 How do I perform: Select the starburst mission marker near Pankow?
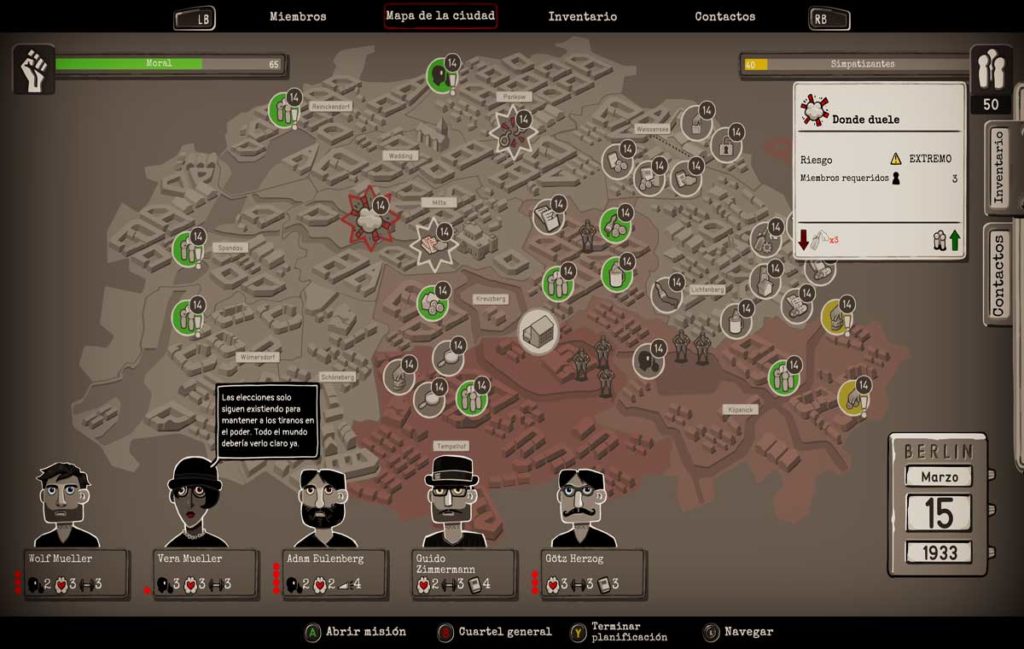point(513,132)
